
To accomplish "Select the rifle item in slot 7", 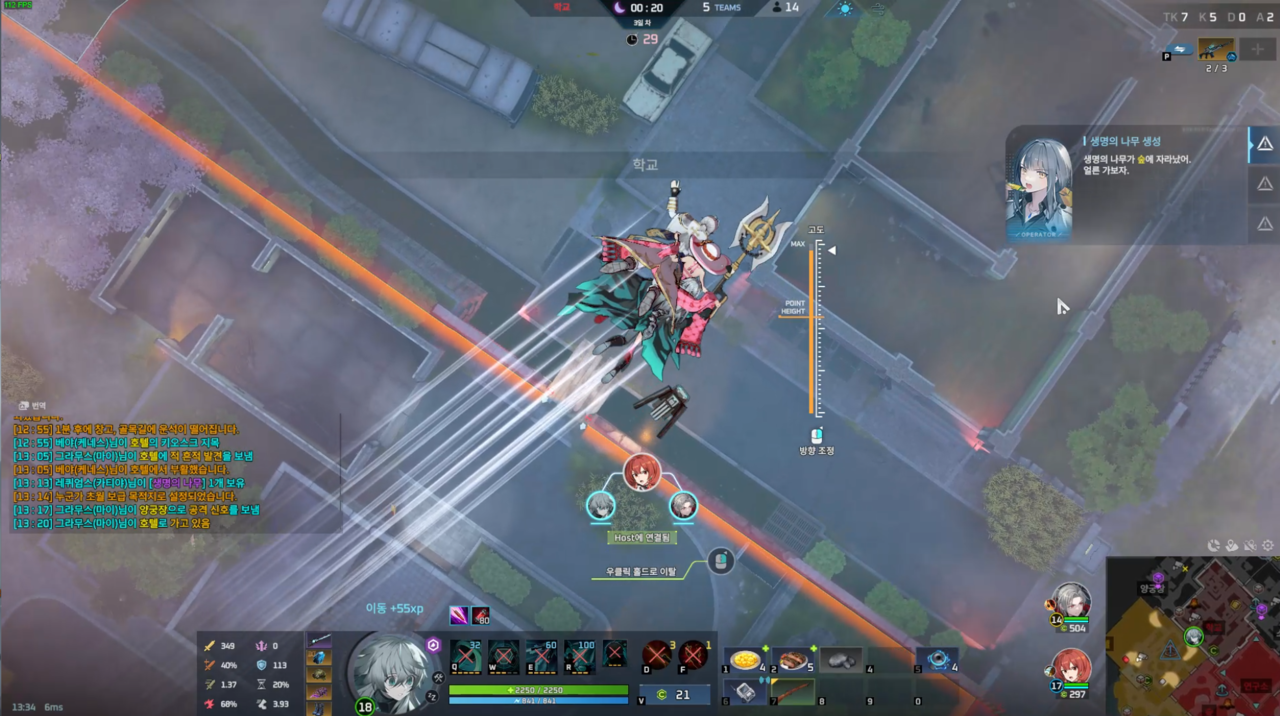I will tap(792, 692).
